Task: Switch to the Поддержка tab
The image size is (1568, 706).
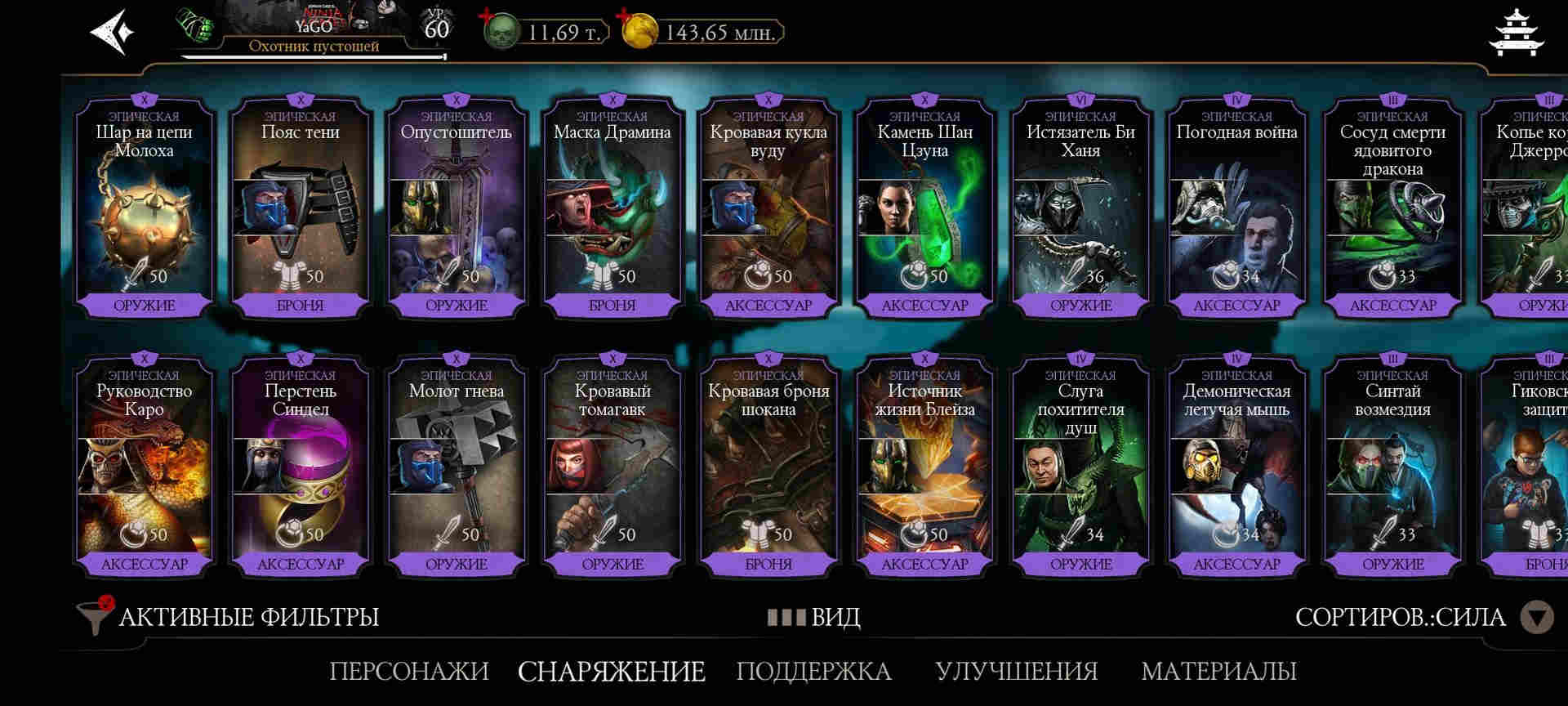Action: (x=813, y=671)
